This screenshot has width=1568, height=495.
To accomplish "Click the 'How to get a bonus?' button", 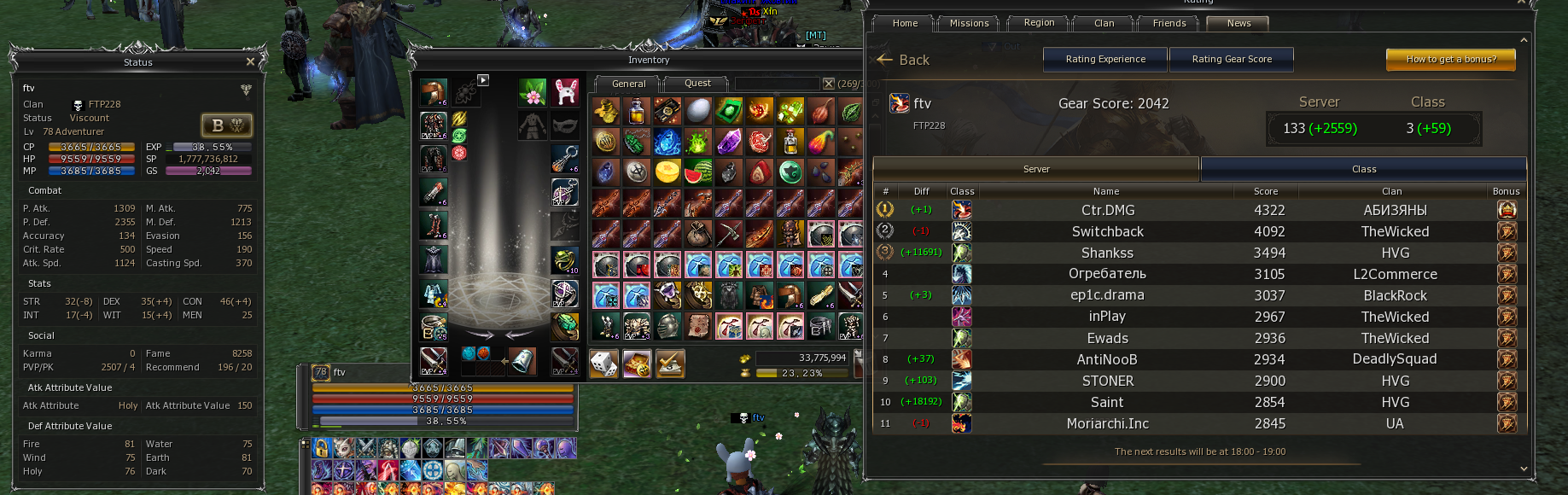I will click(x=1451, y=59).
